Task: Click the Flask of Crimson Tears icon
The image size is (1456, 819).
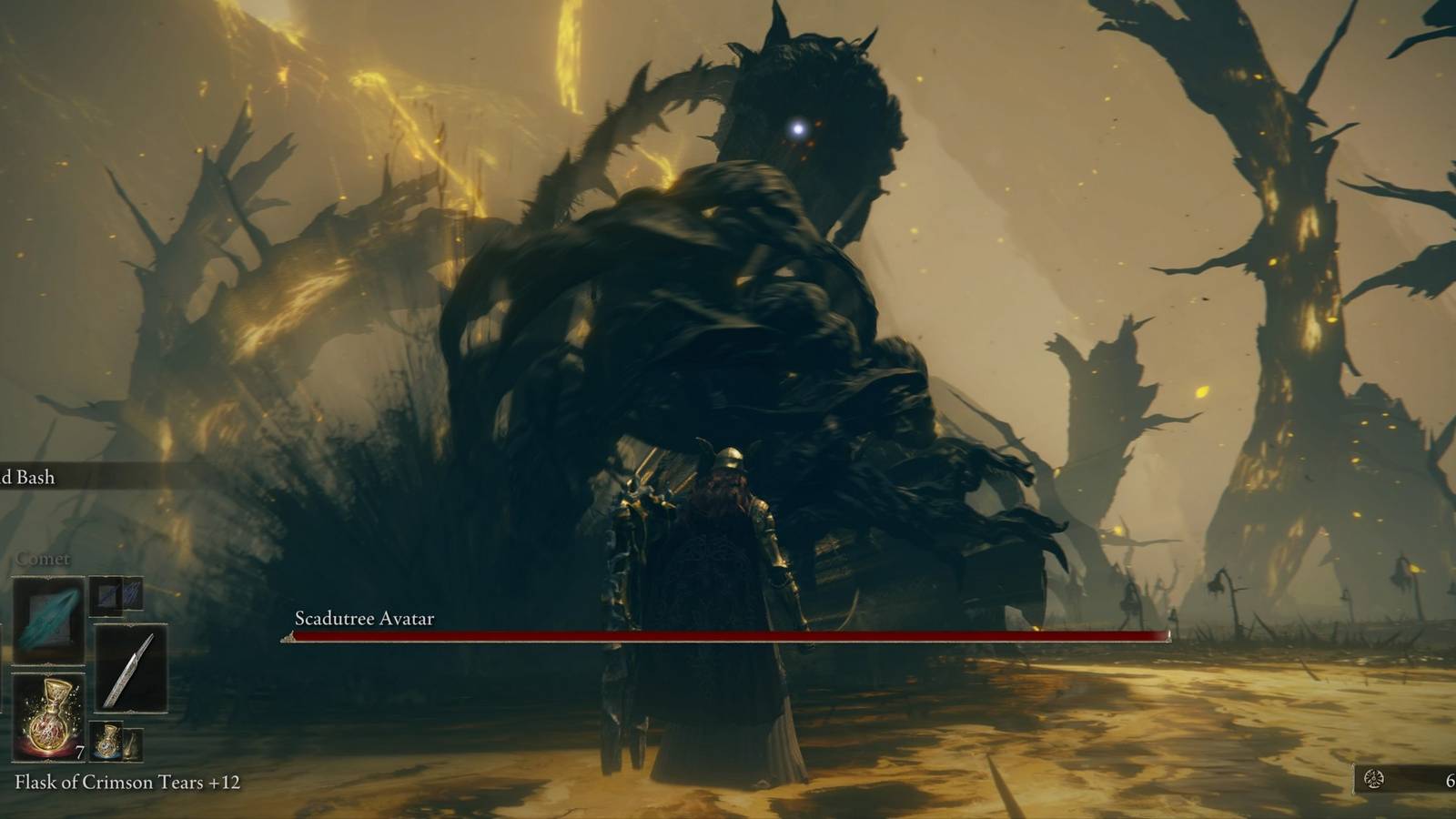Action: point(48,718)
